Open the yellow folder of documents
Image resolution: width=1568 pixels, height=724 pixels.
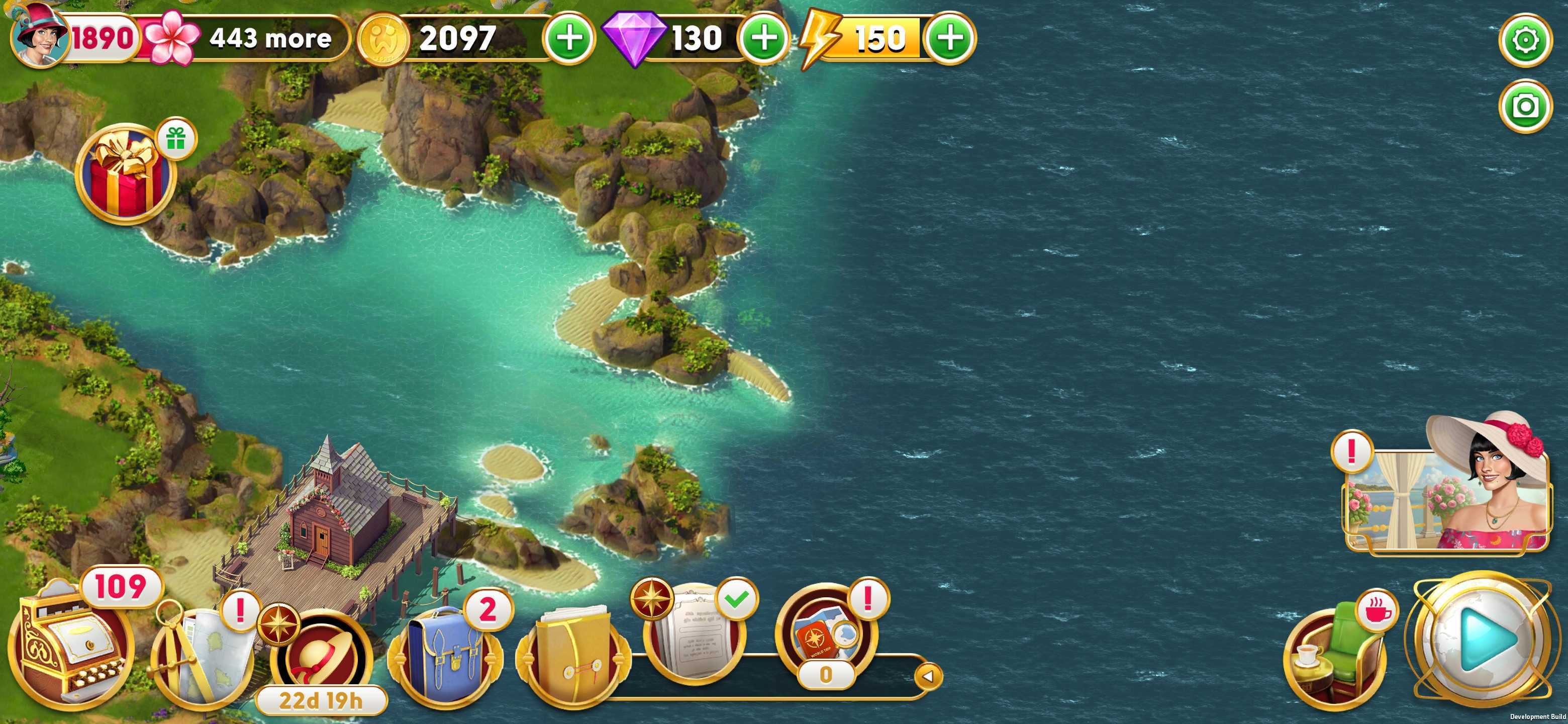(x=572, y=655)
